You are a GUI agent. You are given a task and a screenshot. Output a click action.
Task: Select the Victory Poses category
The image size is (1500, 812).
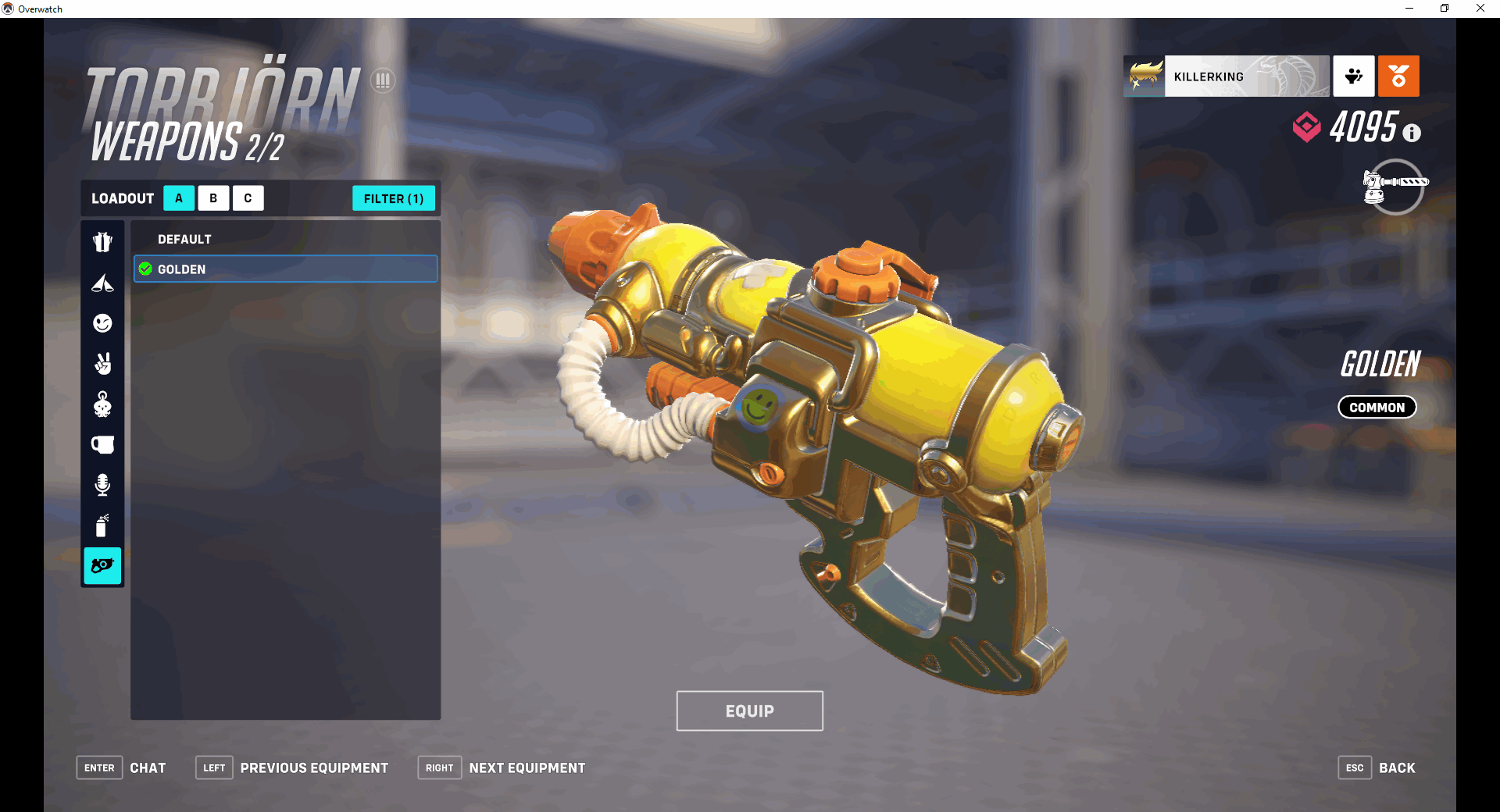click(x=102, y=364)
